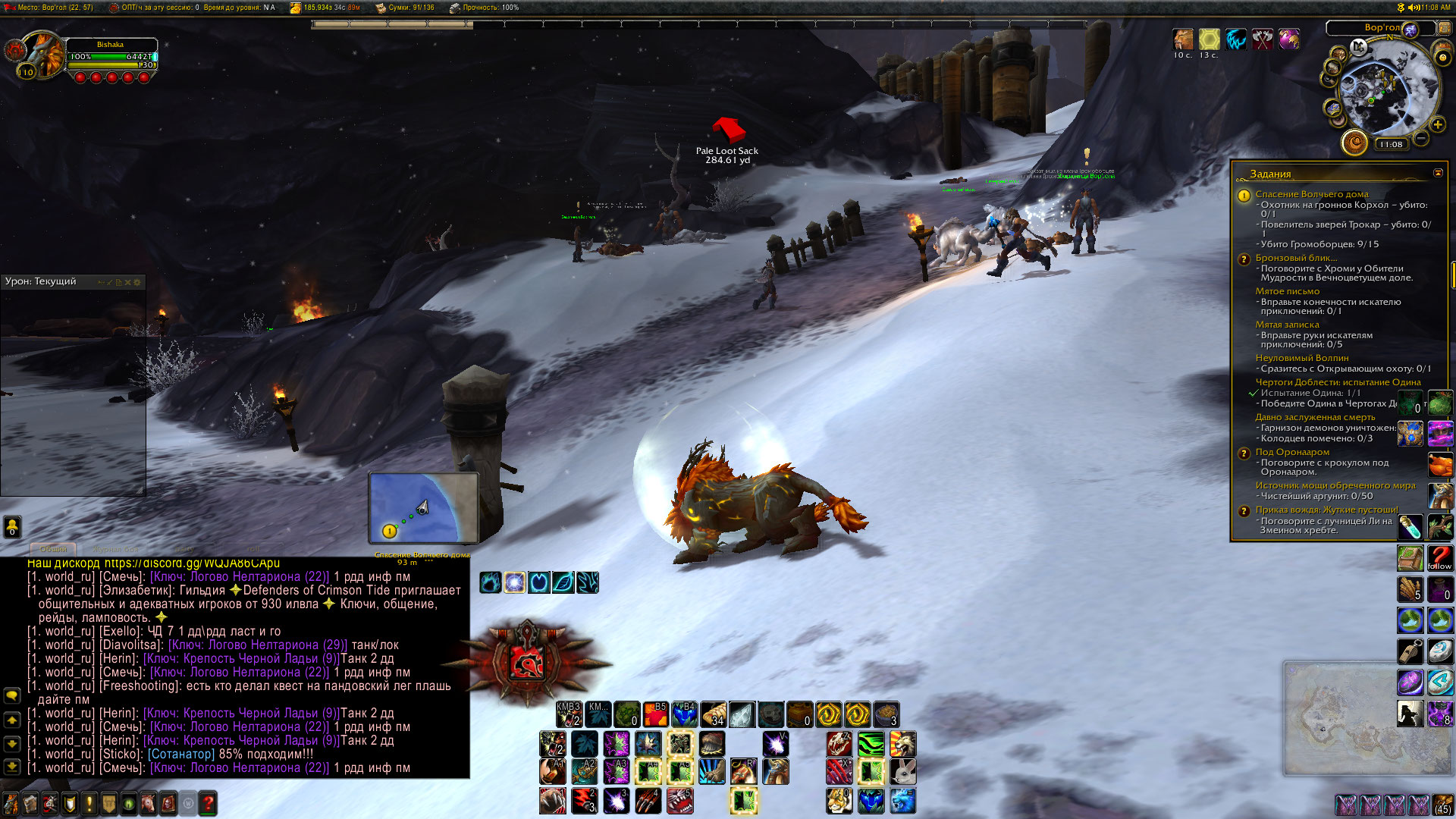1456x819 pixels.
Task: Open the quest log exclamation mark button
Action: [89, 802]
